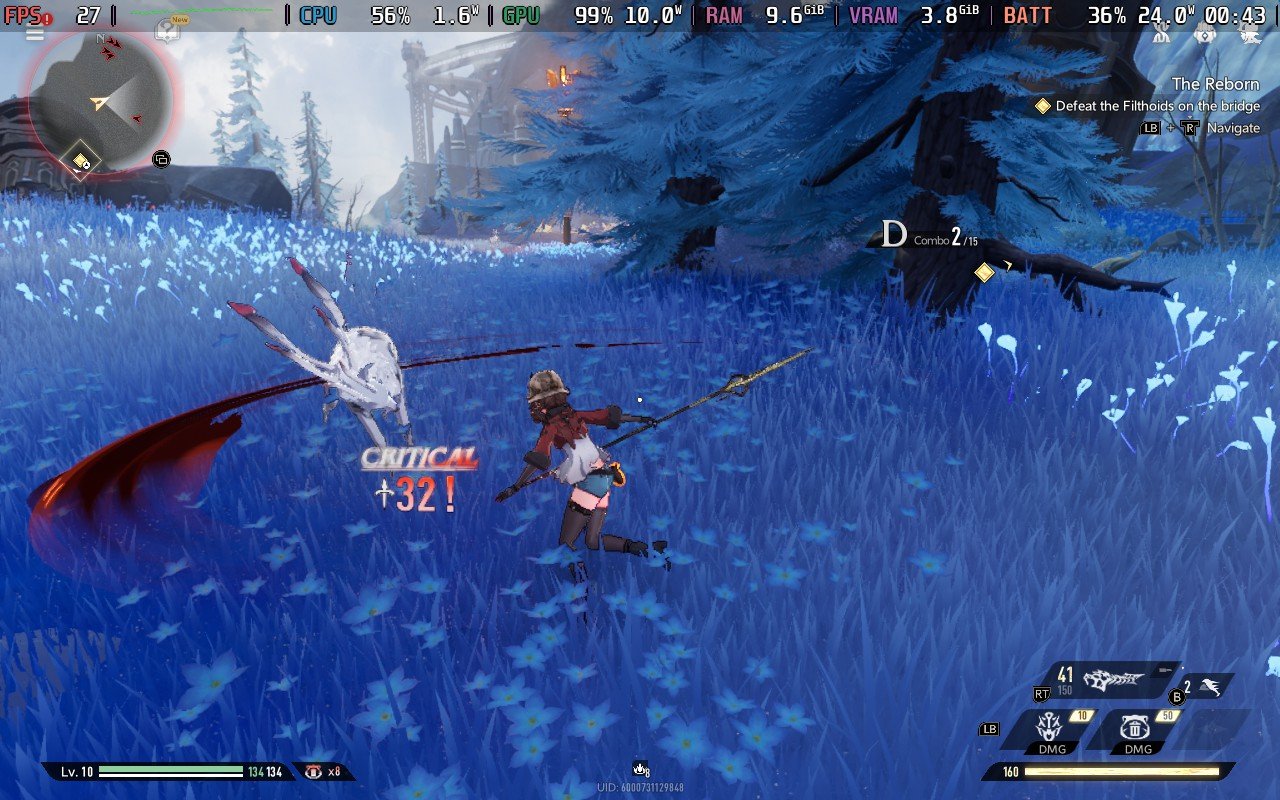Screen dimensions: 1280x800
Task: Use the healing item icon showing x8
Action: coord(313,771)
